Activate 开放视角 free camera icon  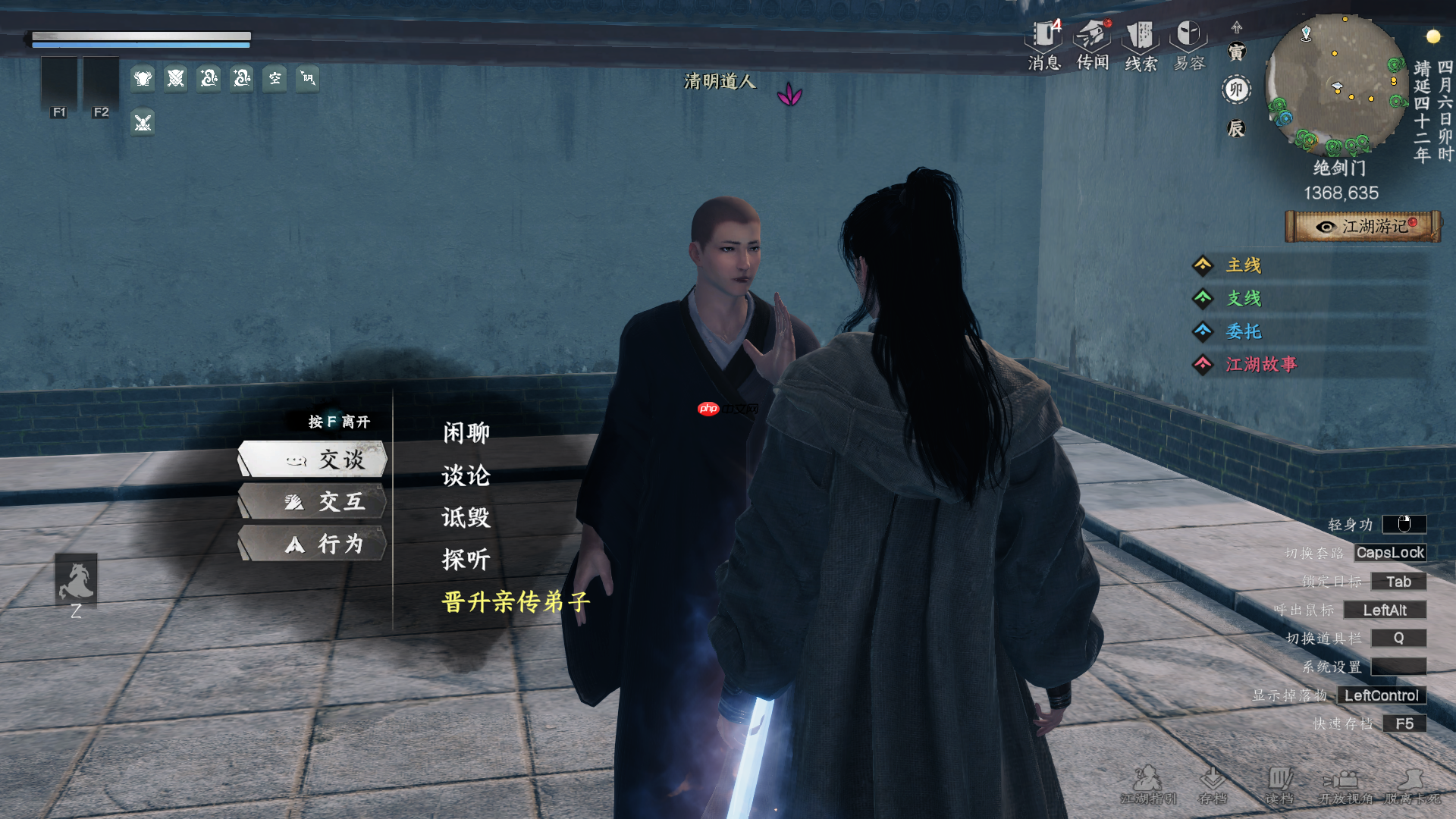point(1345,781)
